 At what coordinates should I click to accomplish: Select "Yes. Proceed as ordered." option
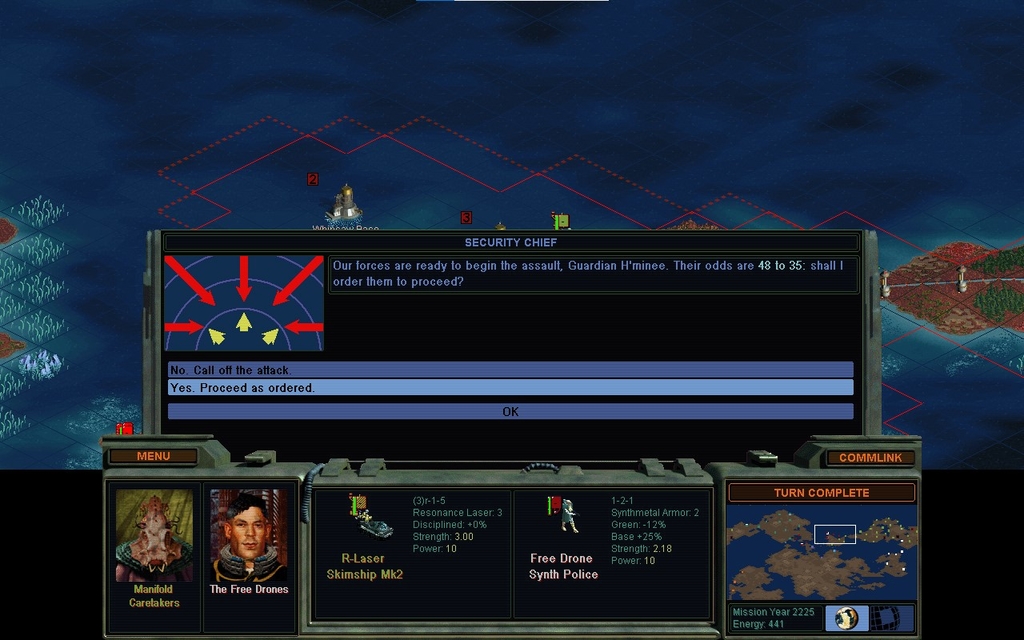pos(510,388)
